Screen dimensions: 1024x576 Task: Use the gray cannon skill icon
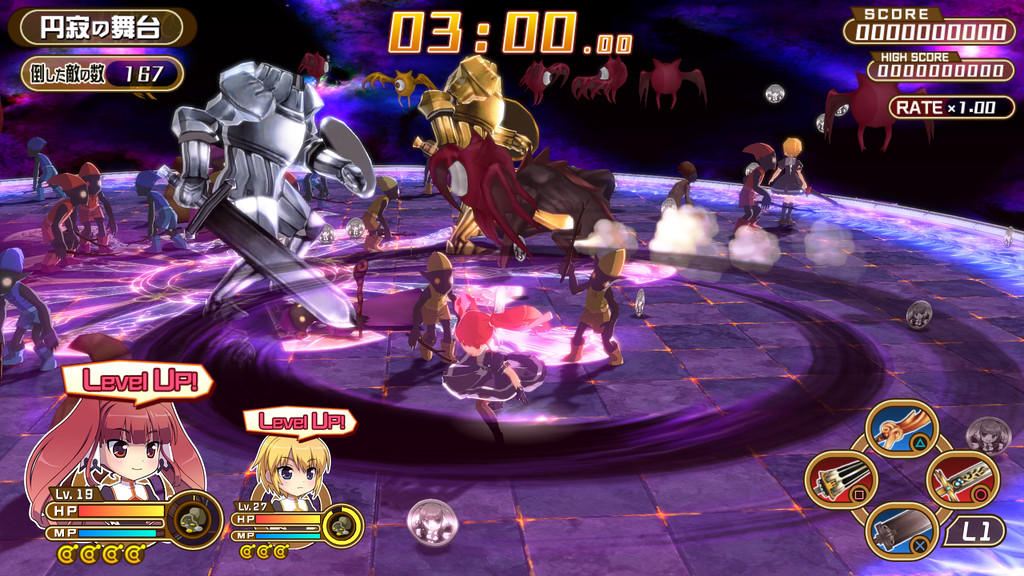[901, 531]
